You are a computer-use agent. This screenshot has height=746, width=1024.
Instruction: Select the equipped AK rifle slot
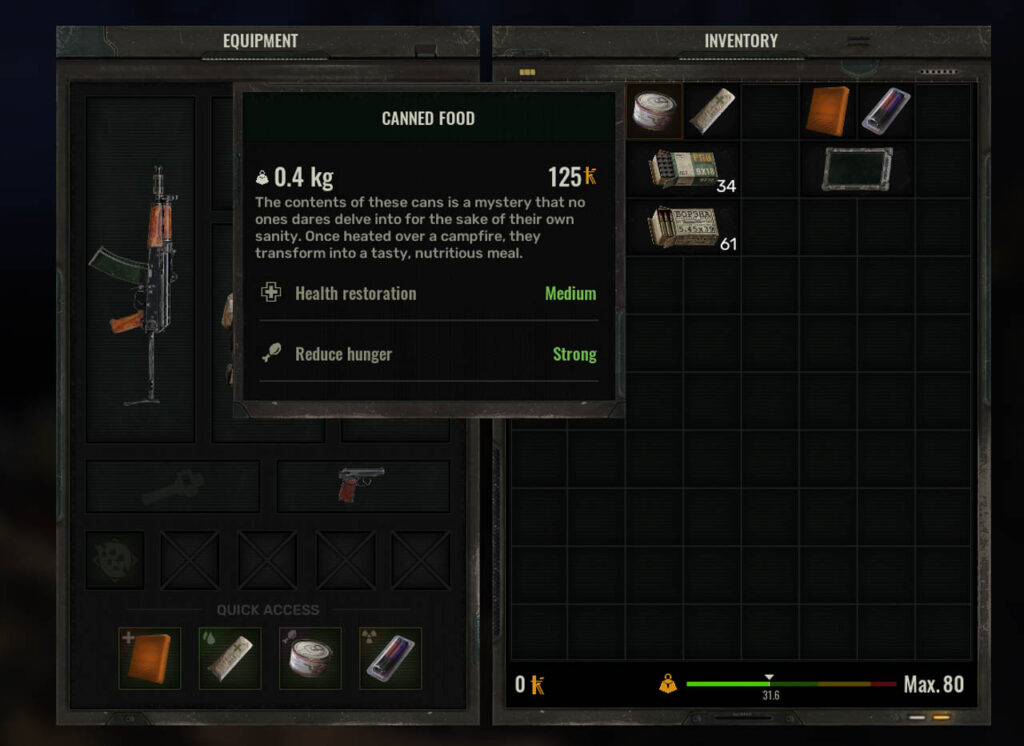(x=140, y=270)
